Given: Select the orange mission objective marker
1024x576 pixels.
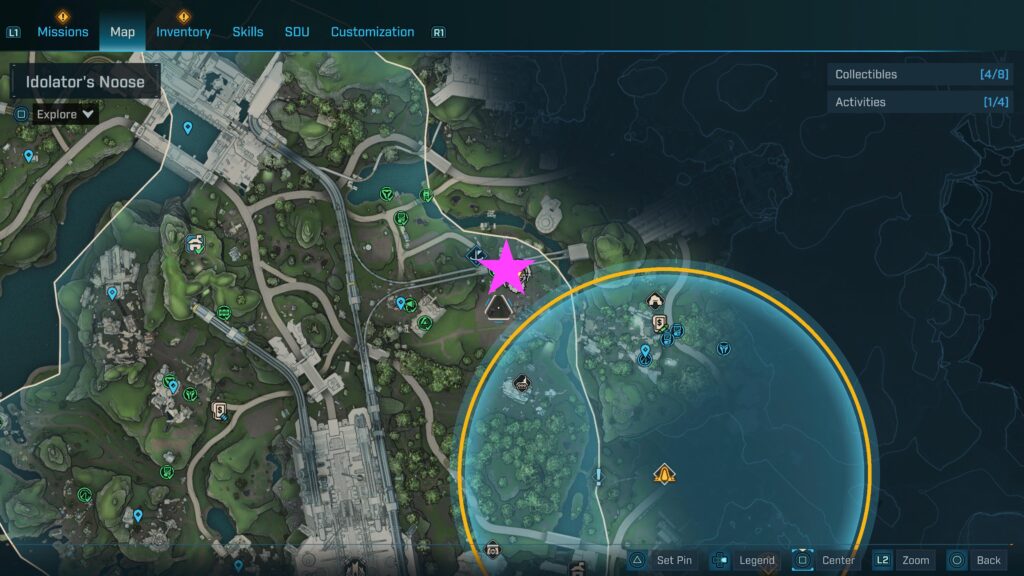Looking at the screenshot, I should (x=662, y=474).
